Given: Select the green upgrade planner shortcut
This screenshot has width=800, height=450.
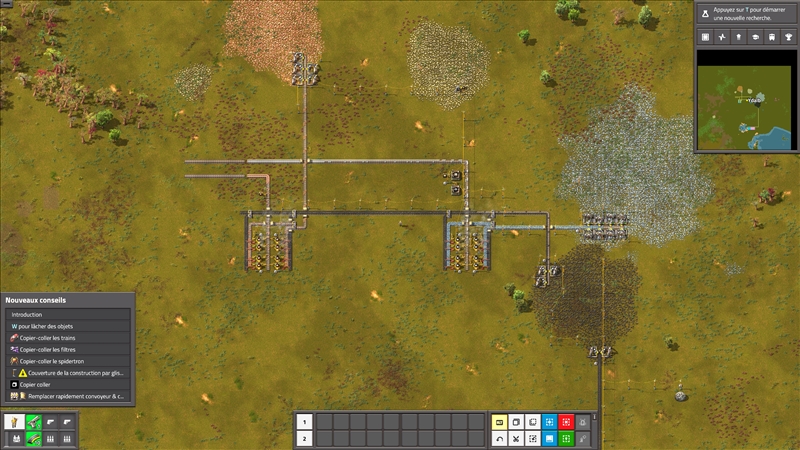Looking at the screenshot, I should pos(566,438).
